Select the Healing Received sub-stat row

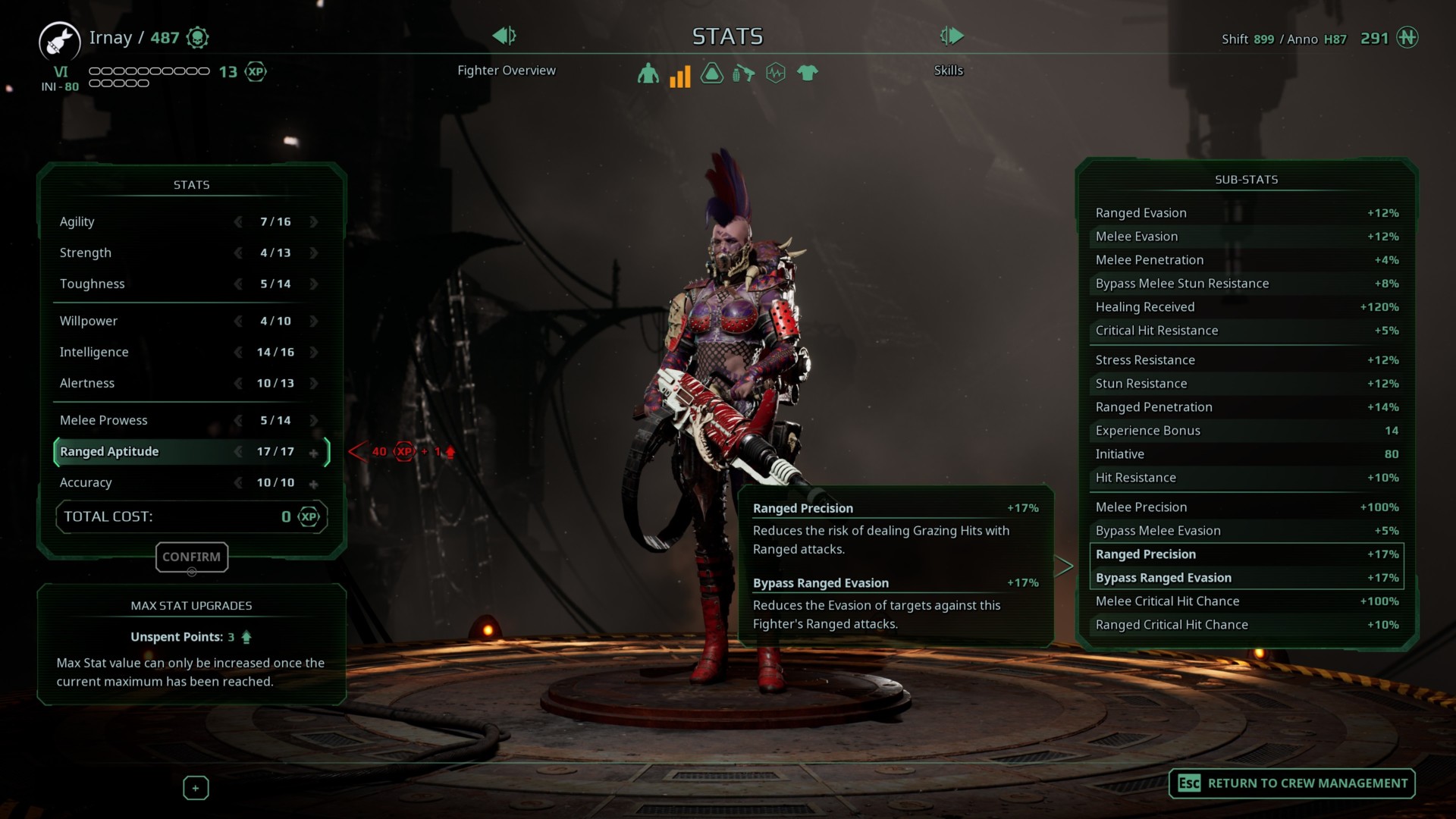pos(1246,307)
